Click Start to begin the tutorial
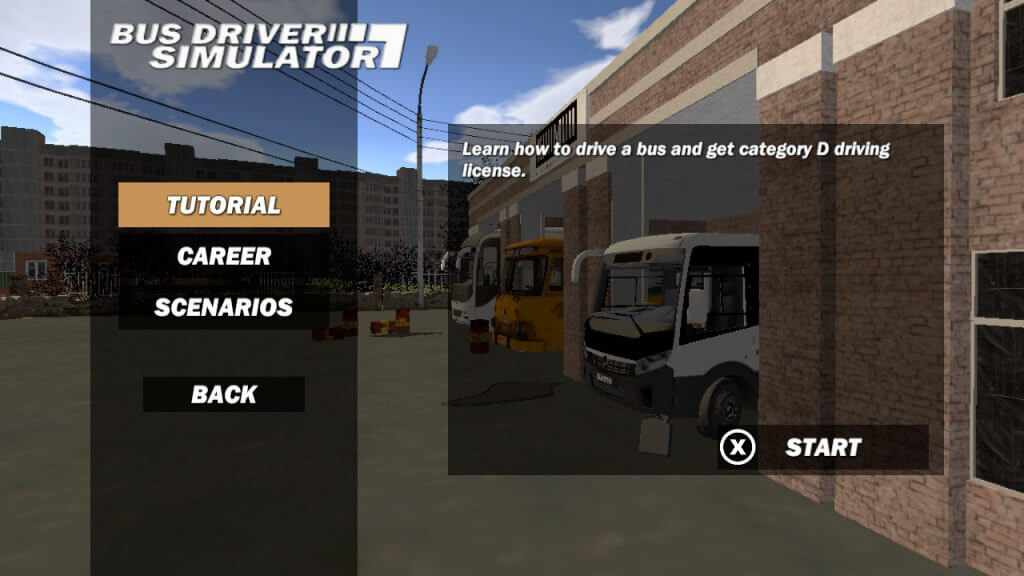Screen dimensions: 1024x576 [822, 447]
